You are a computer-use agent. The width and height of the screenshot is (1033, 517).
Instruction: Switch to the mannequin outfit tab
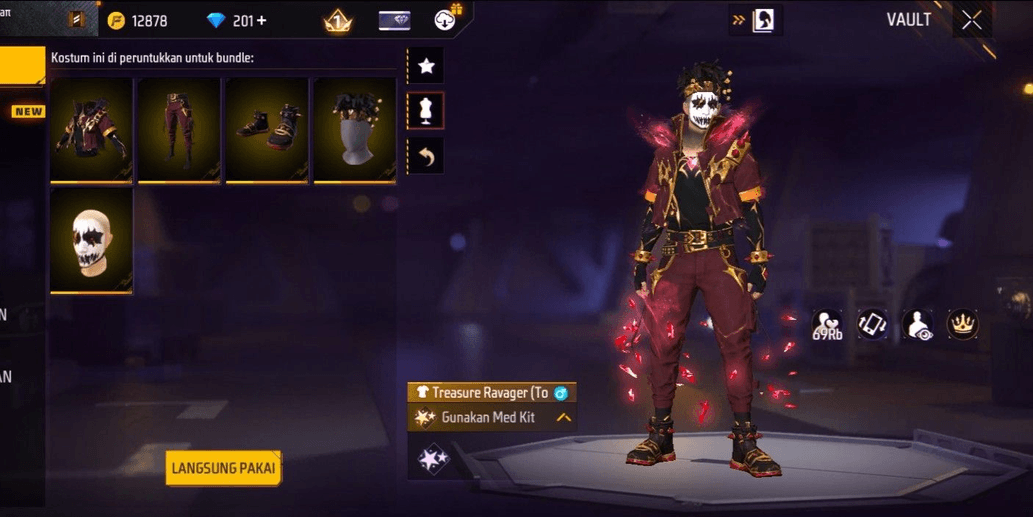tap(426, 111)
